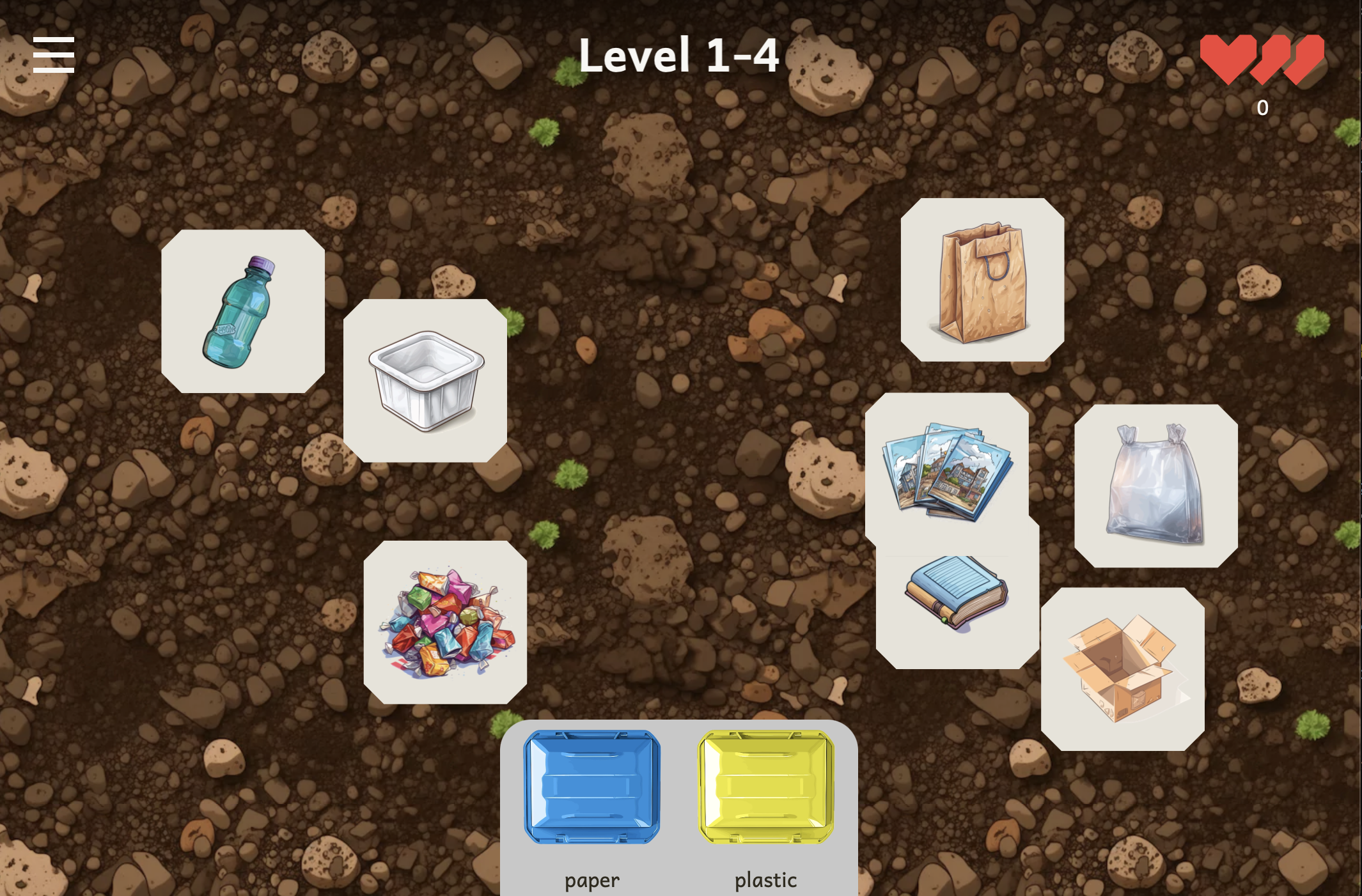The height and width of the screenshot is (896, 1362).
Task: Click the paper bin label
Action: coord(591,880)
